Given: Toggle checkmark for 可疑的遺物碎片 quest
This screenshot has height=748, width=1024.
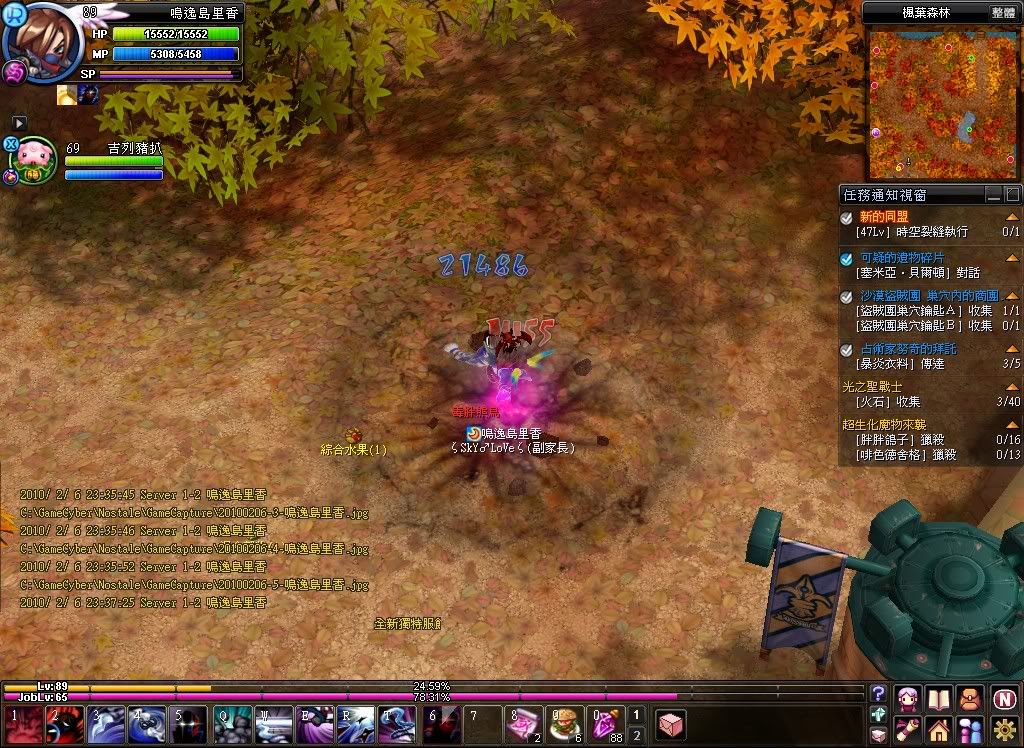Looking at the screenshot, I should 847,258.
